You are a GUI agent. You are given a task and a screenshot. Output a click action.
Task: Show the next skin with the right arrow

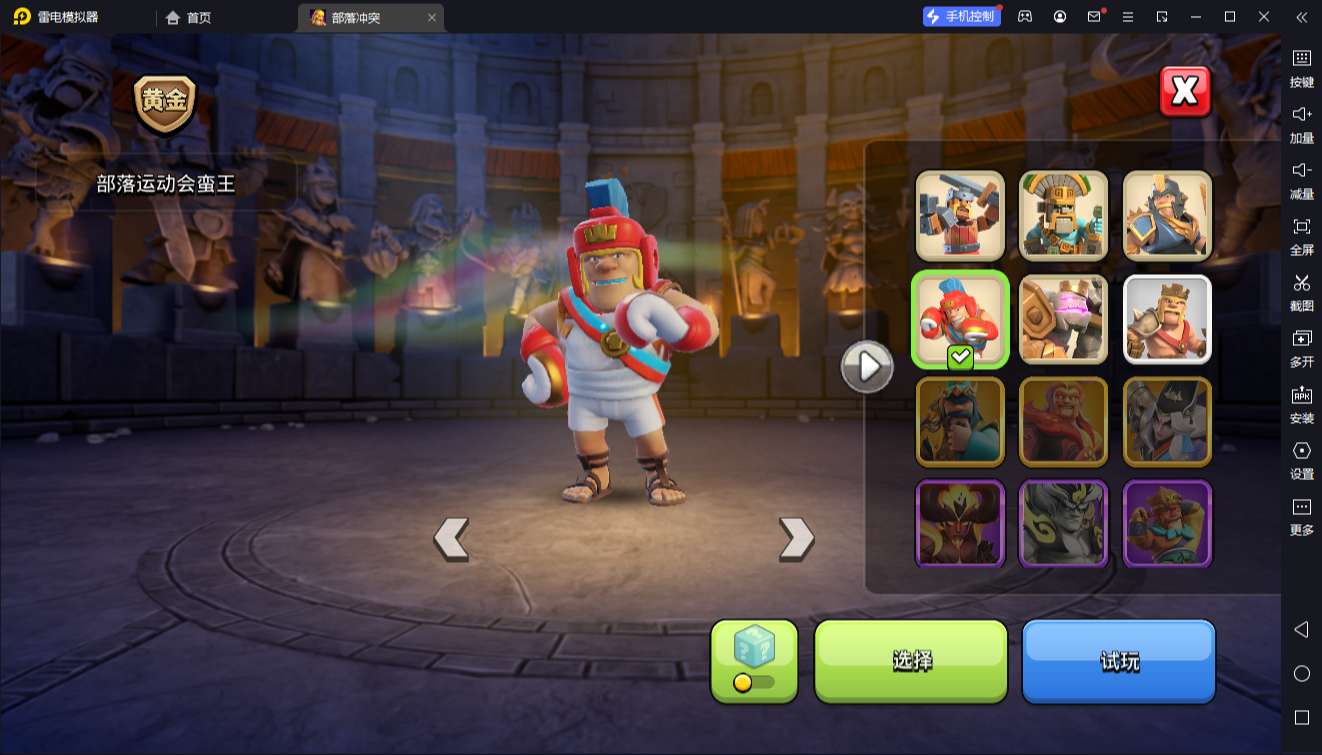(796, 538)
